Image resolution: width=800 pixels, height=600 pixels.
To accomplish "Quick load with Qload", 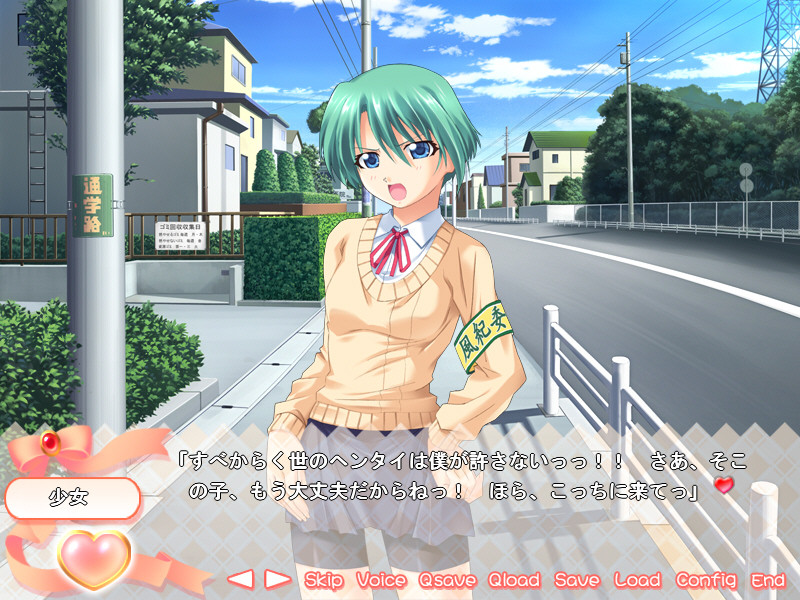I will (x=514, y=580).
